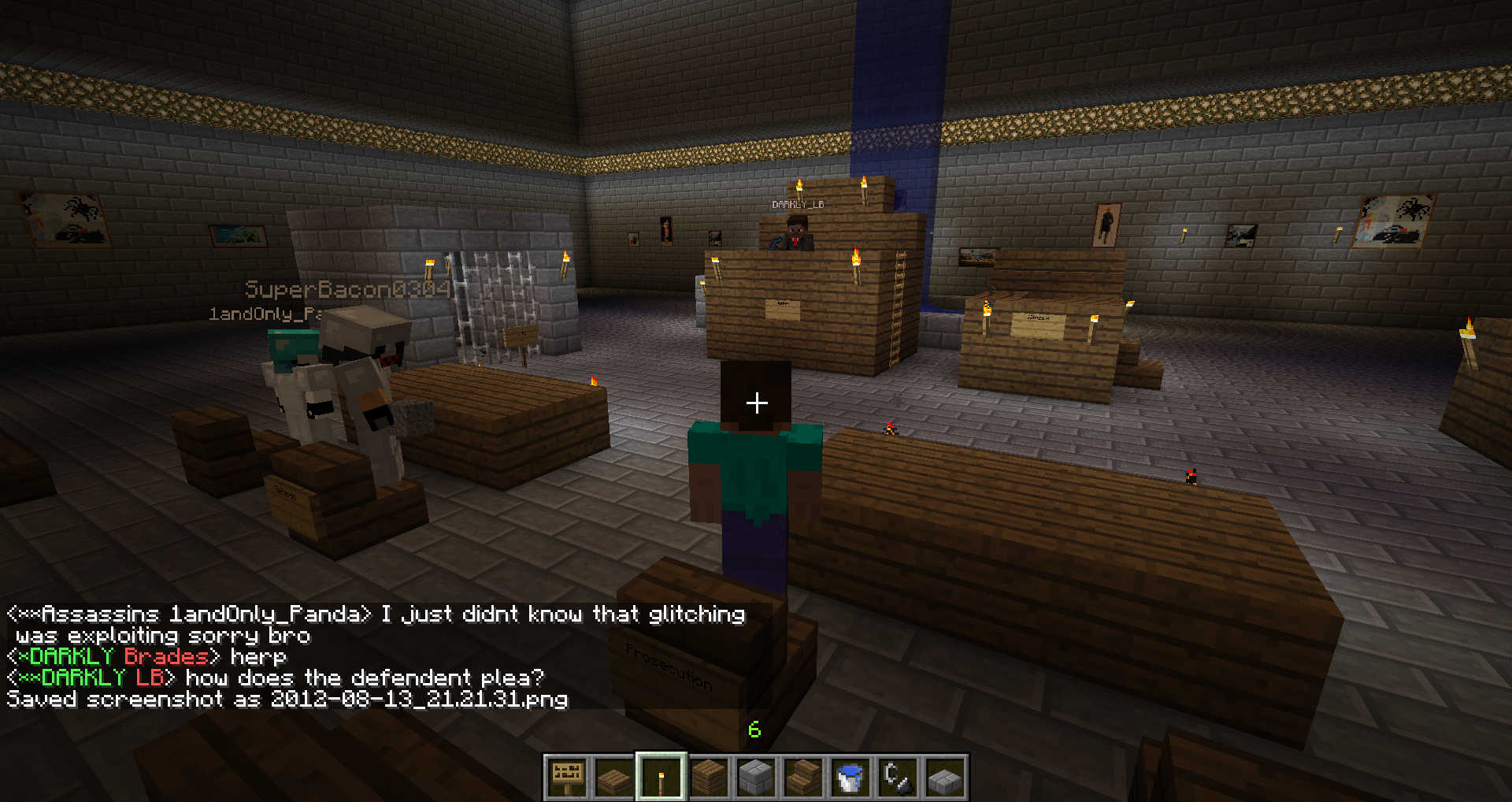Image resolution: width=1512 pixels, height=802 pixels.
Task: Select the wooden planks block slot
Action: click(x=709, y=777)
